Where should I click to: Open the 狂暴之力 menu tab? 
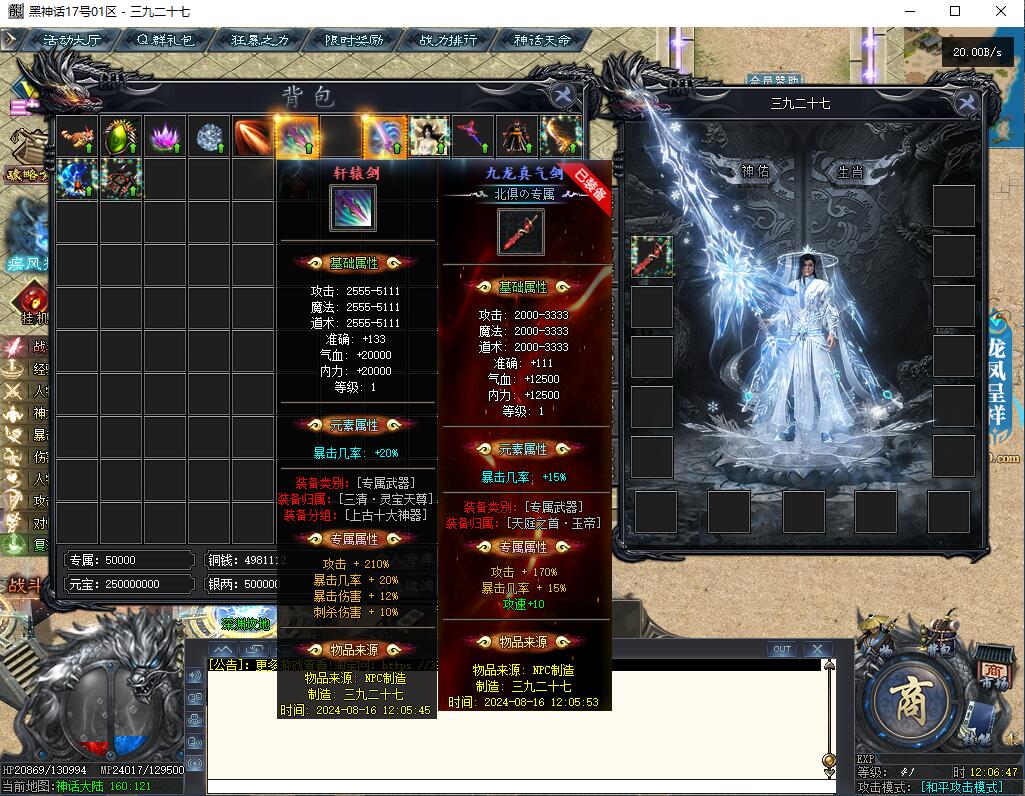(260, 41)
